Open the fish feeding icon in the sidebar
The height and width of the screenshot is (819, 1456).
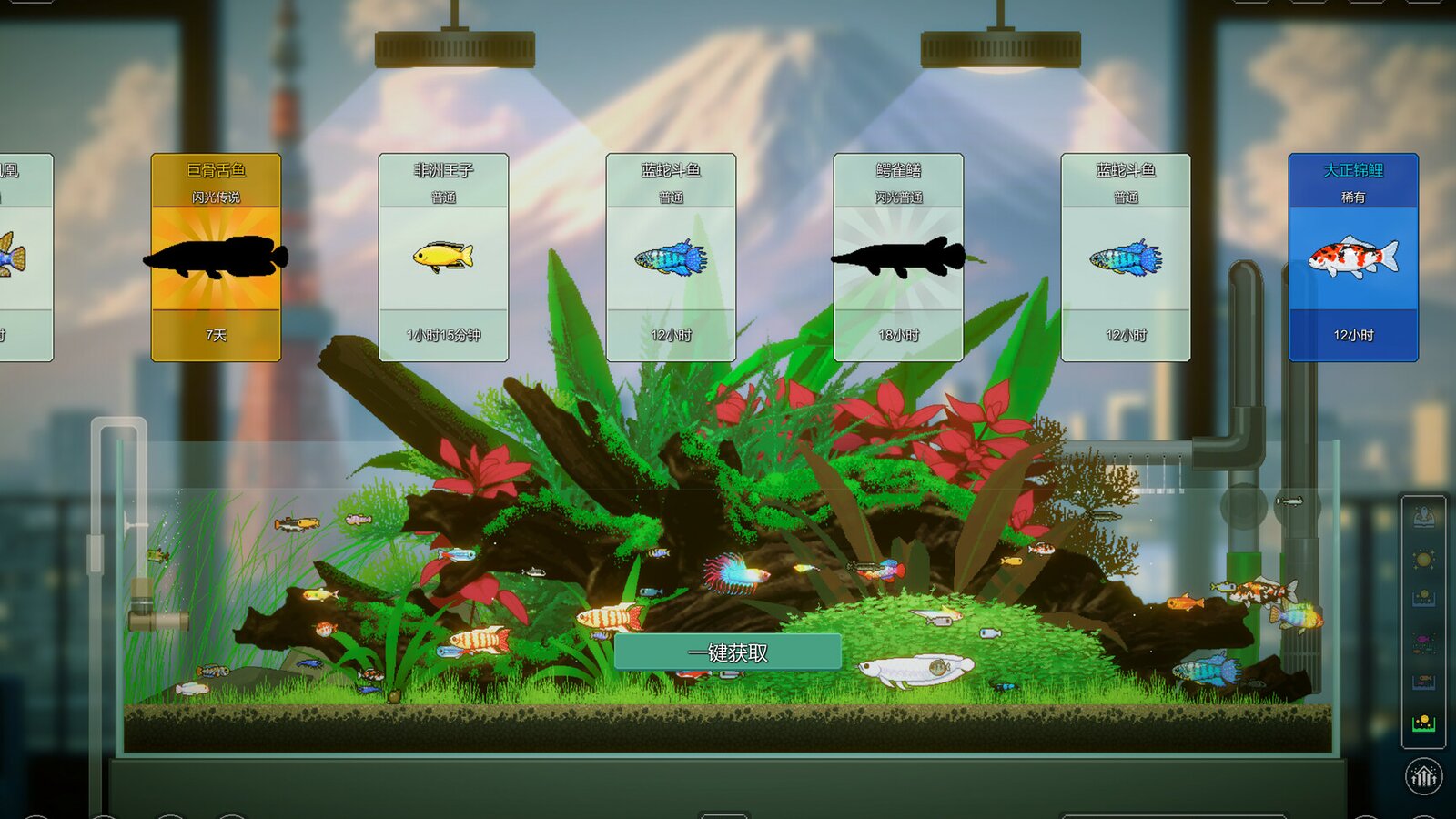click(1423, 641)
